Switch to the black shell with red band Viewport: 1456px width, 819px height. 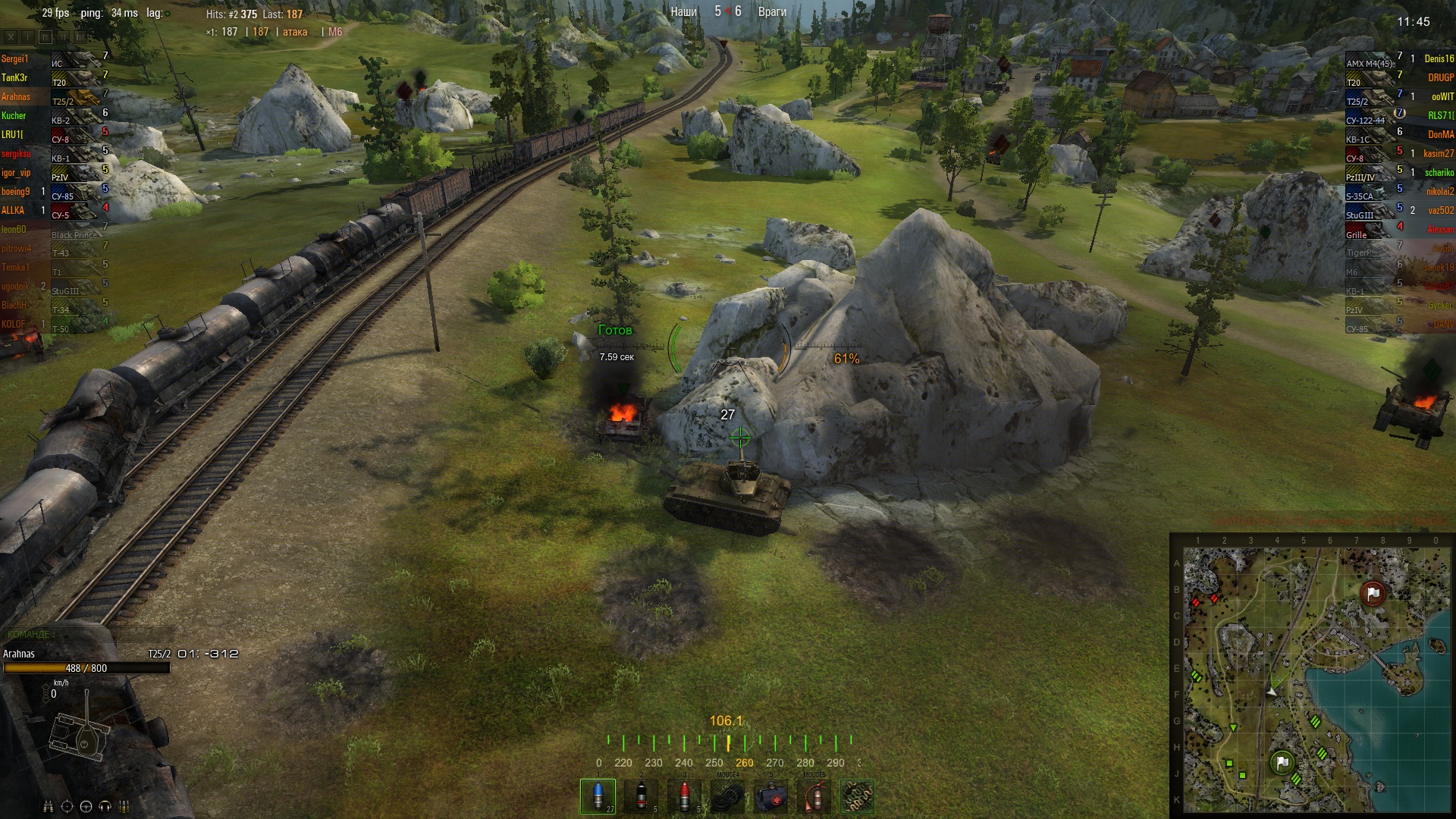point(642,795)
